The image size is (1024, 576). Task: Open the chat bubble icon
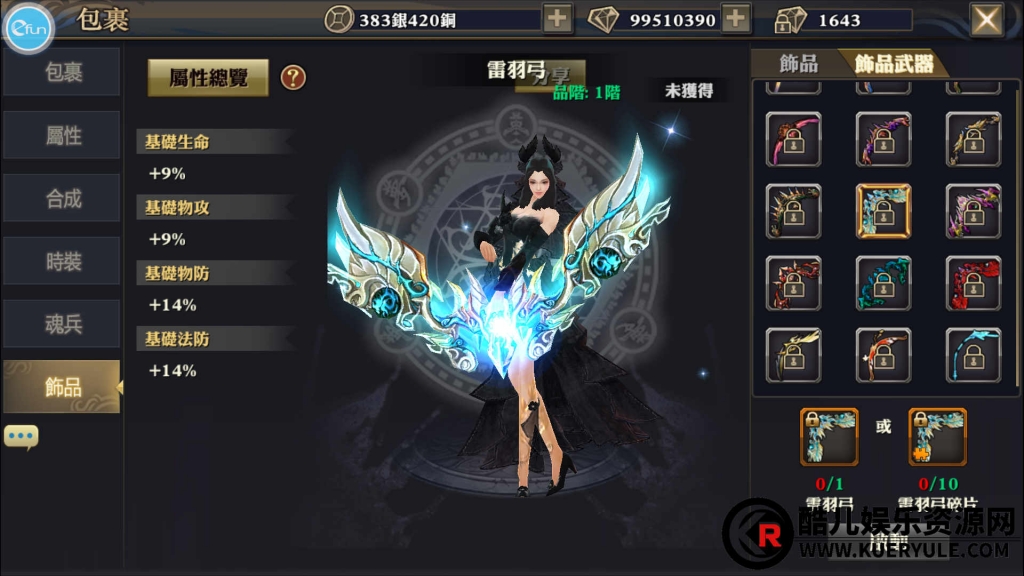click(x=21, y=437)
